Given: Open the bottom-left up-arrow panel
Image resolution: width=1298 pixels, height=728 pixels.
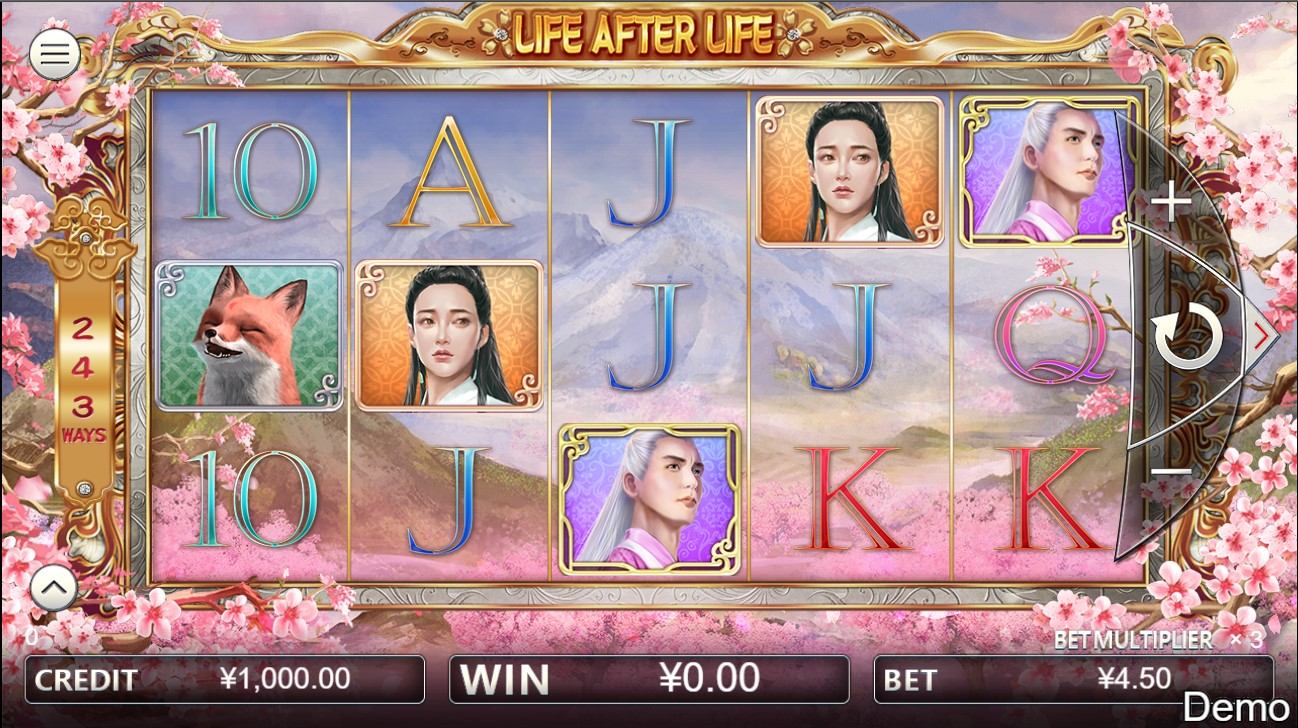Looking at the screenshot, I should (54, 590).
